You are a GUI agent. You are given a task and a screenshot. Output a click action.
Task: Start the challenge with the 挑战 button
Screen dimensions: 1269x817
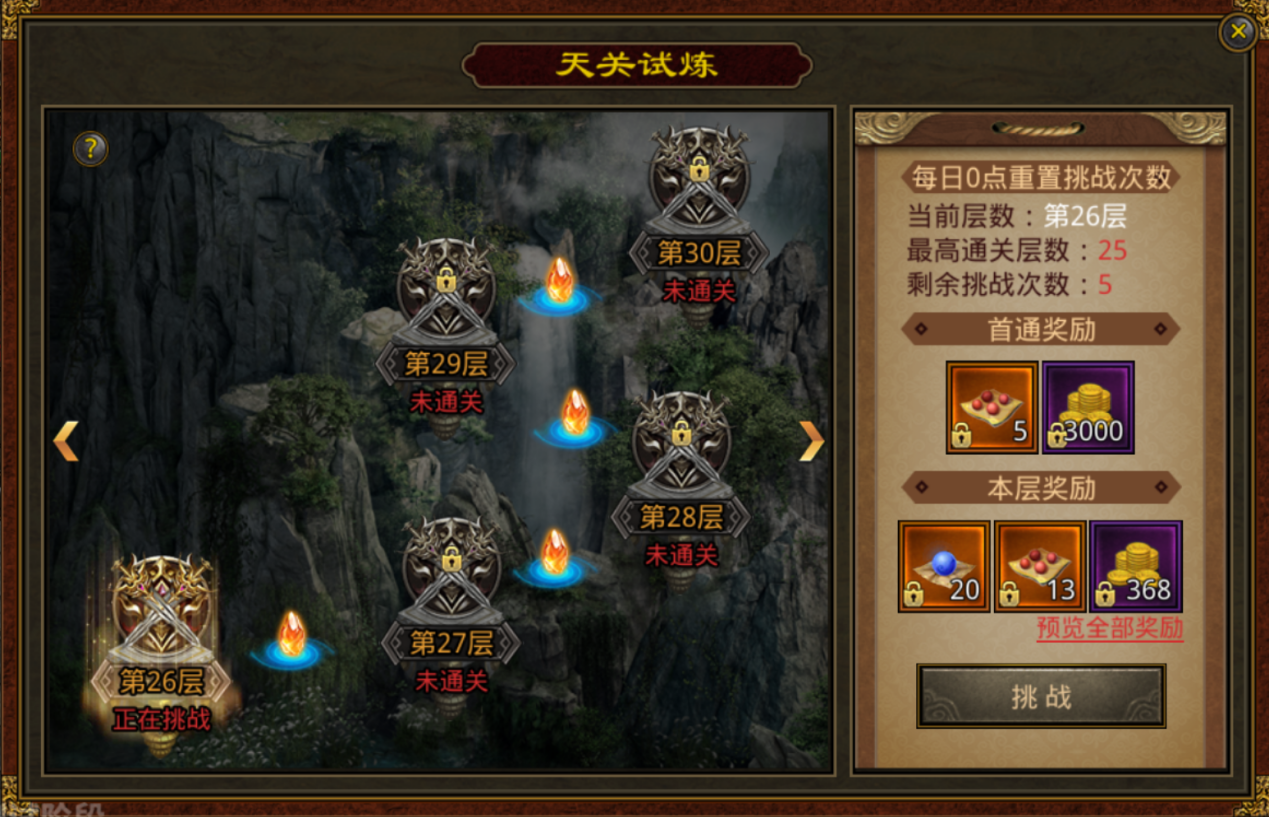(1041, 696)
